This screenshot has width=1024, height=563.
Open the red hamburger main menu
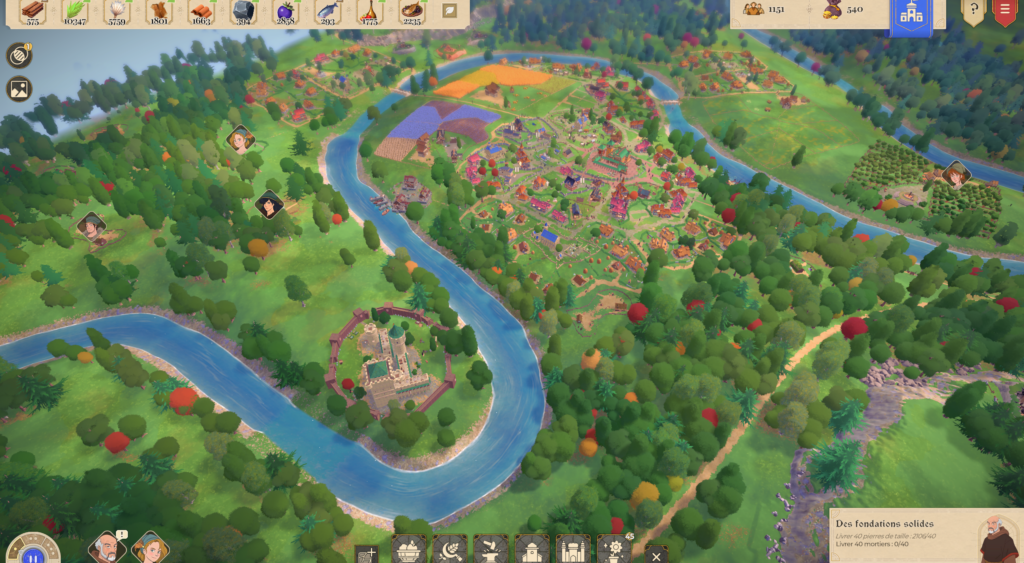tap(1005, 11)
